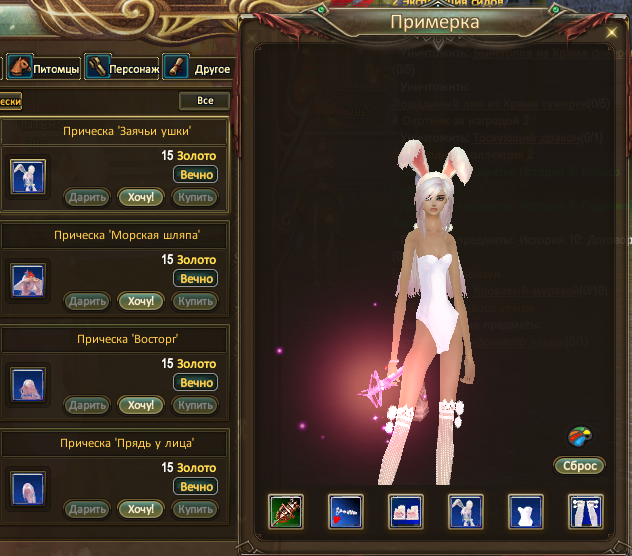Click the Сброс reset button
This screenshot has height=556, width=632.
(x=578, y=466)
